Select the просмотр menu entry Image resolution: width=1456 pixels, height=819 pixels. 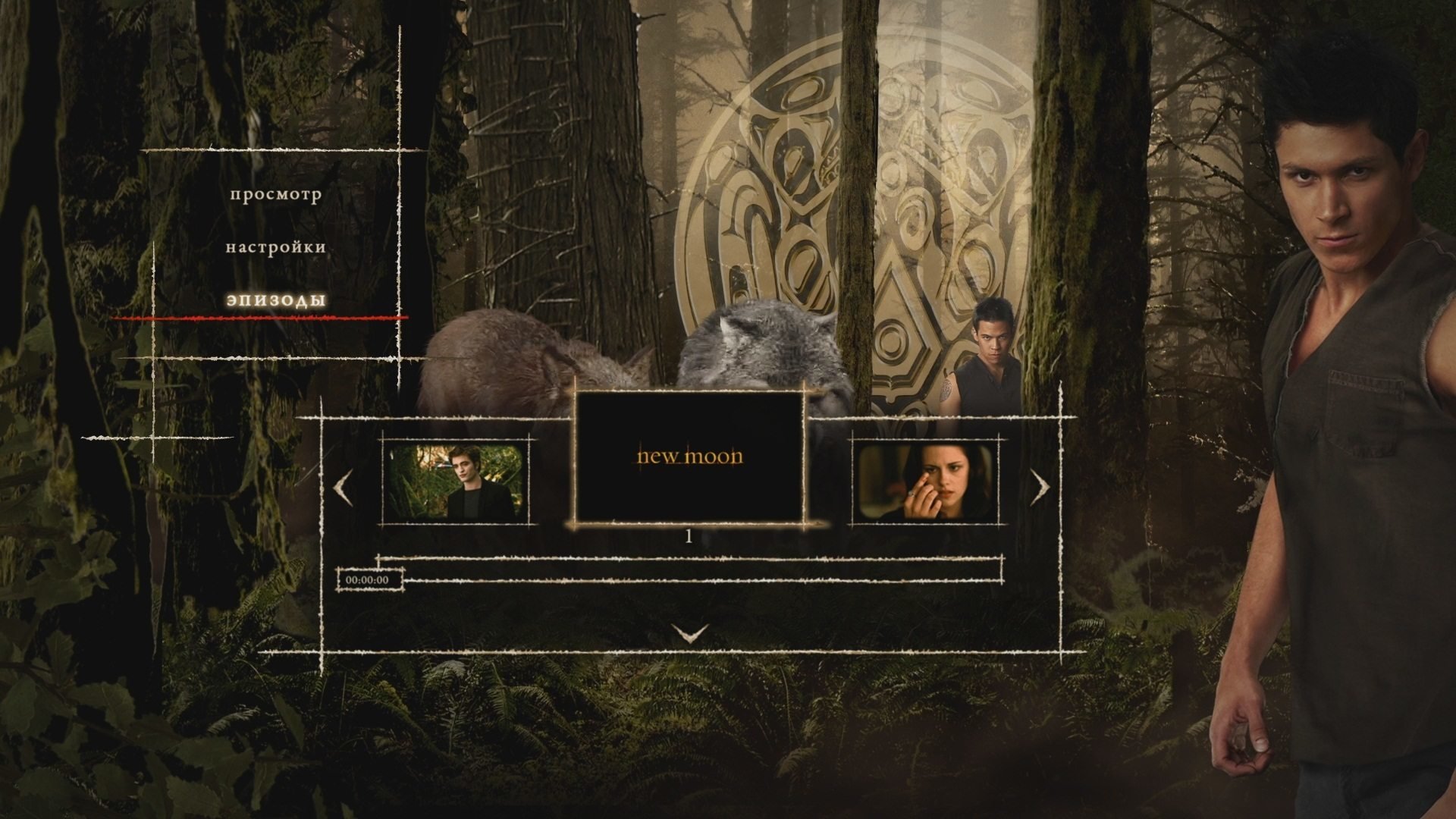tap(276, 194)
